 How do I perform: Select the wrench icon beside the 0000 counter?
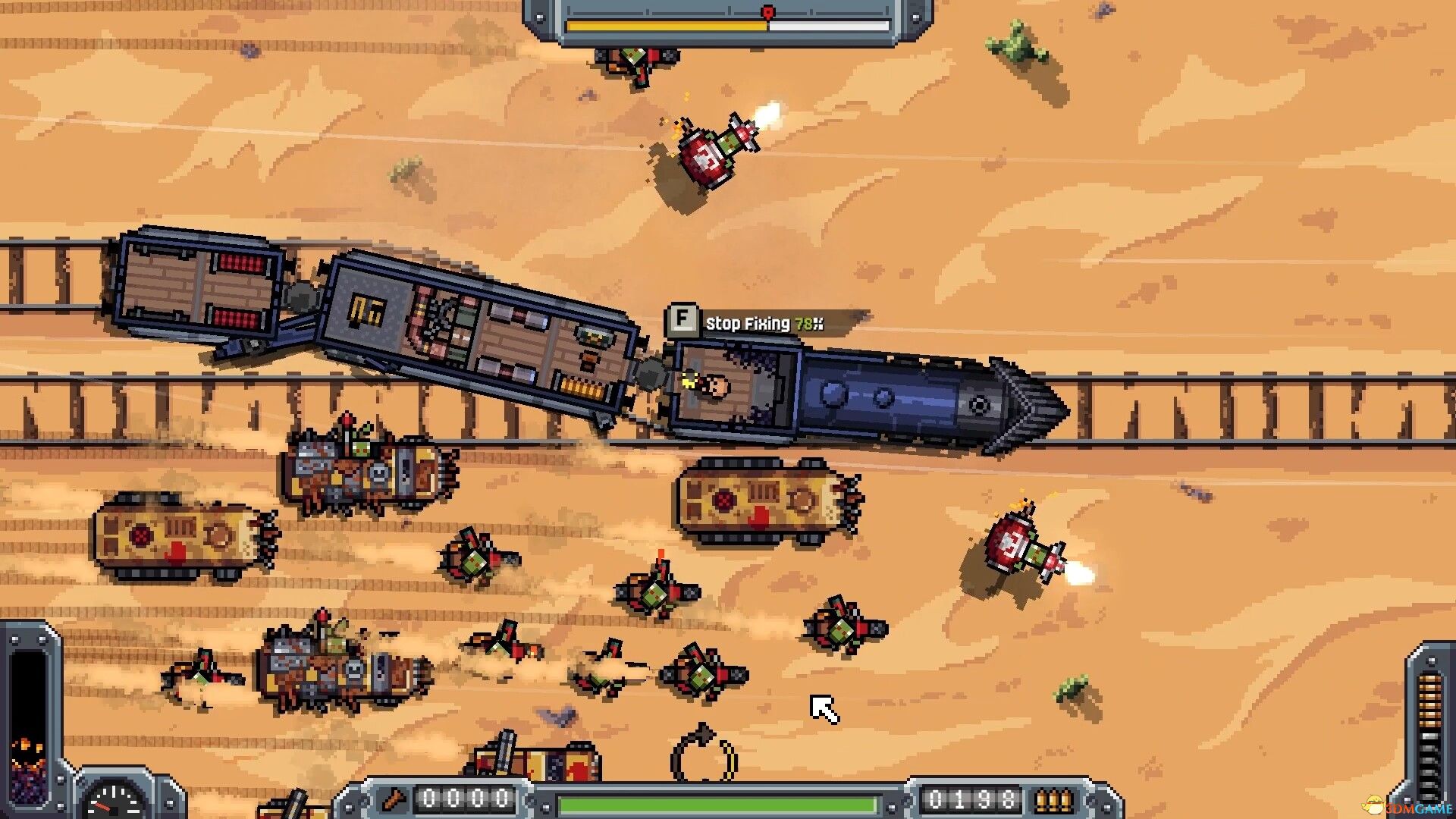point(393,799)
